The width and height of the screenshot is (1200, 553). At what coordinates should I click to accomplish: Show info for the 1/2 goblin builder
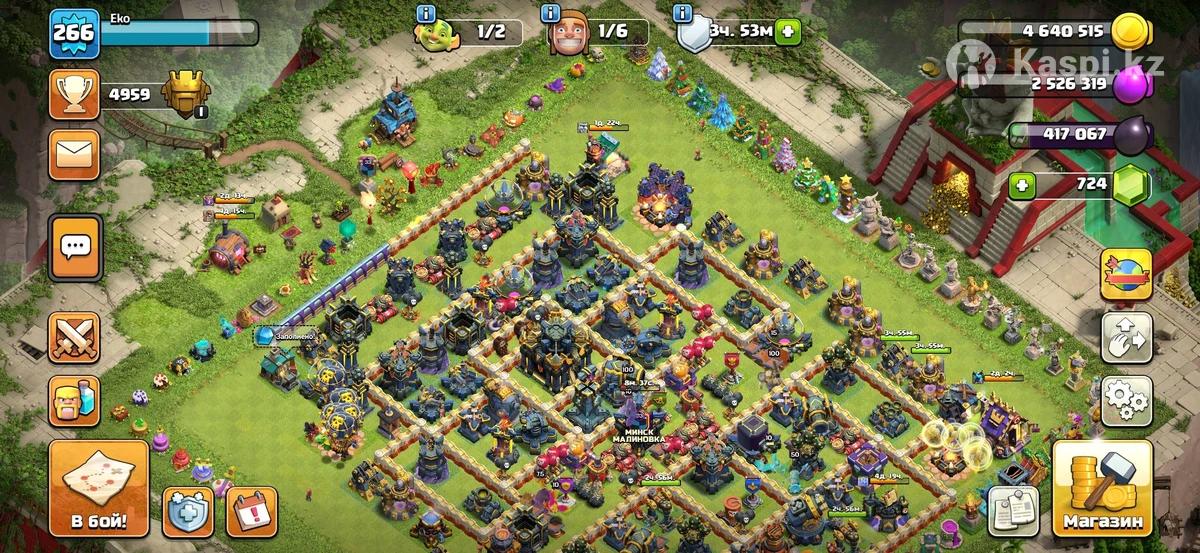(x=427, y=13)
